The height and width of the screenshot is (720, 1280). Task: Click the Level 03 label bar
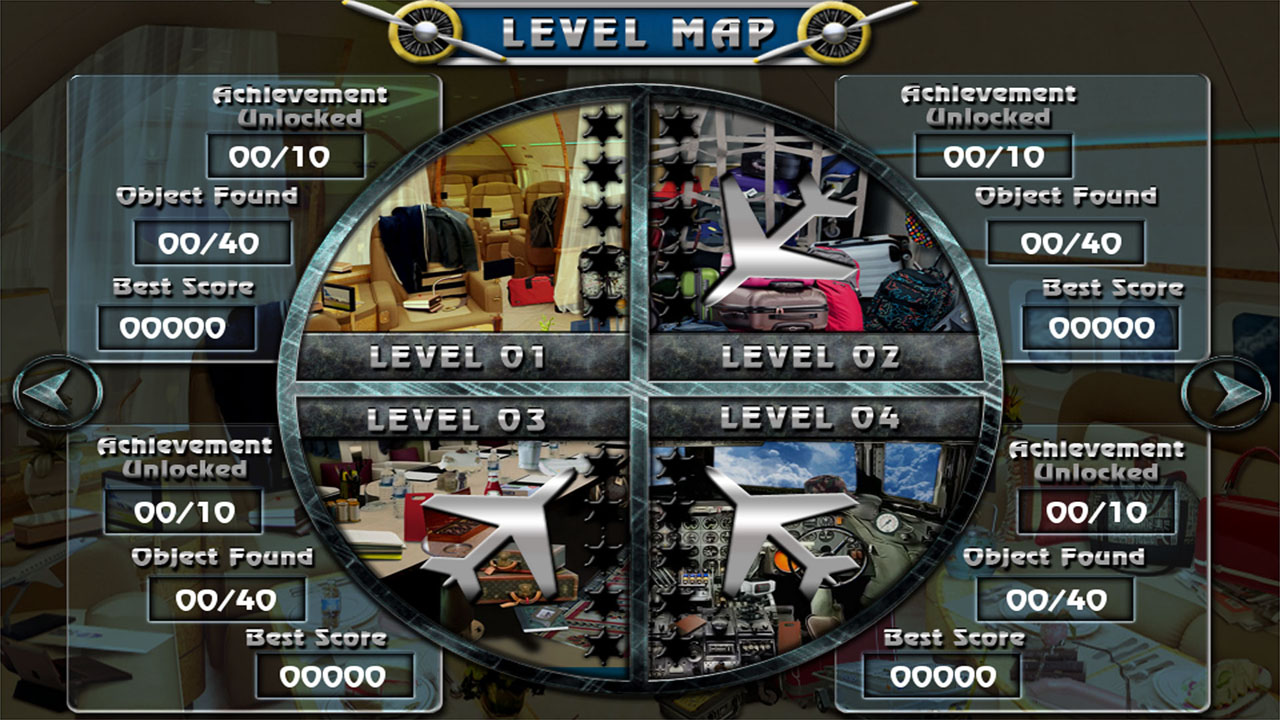click(462, 418)
